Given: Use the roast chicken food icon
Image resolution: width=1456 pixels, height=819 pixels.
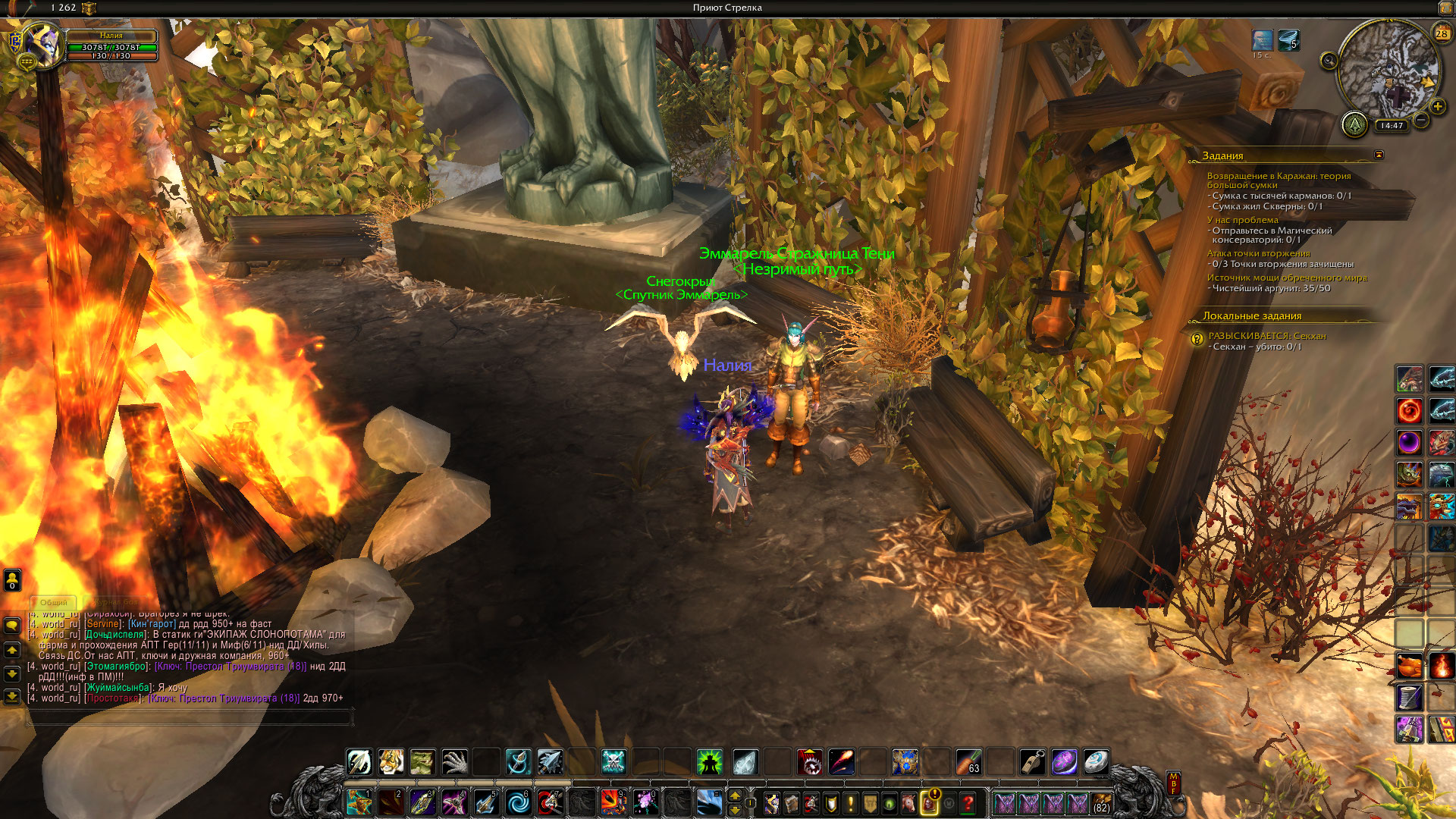Looking at the screenshot, I should tap(1410, 666).
